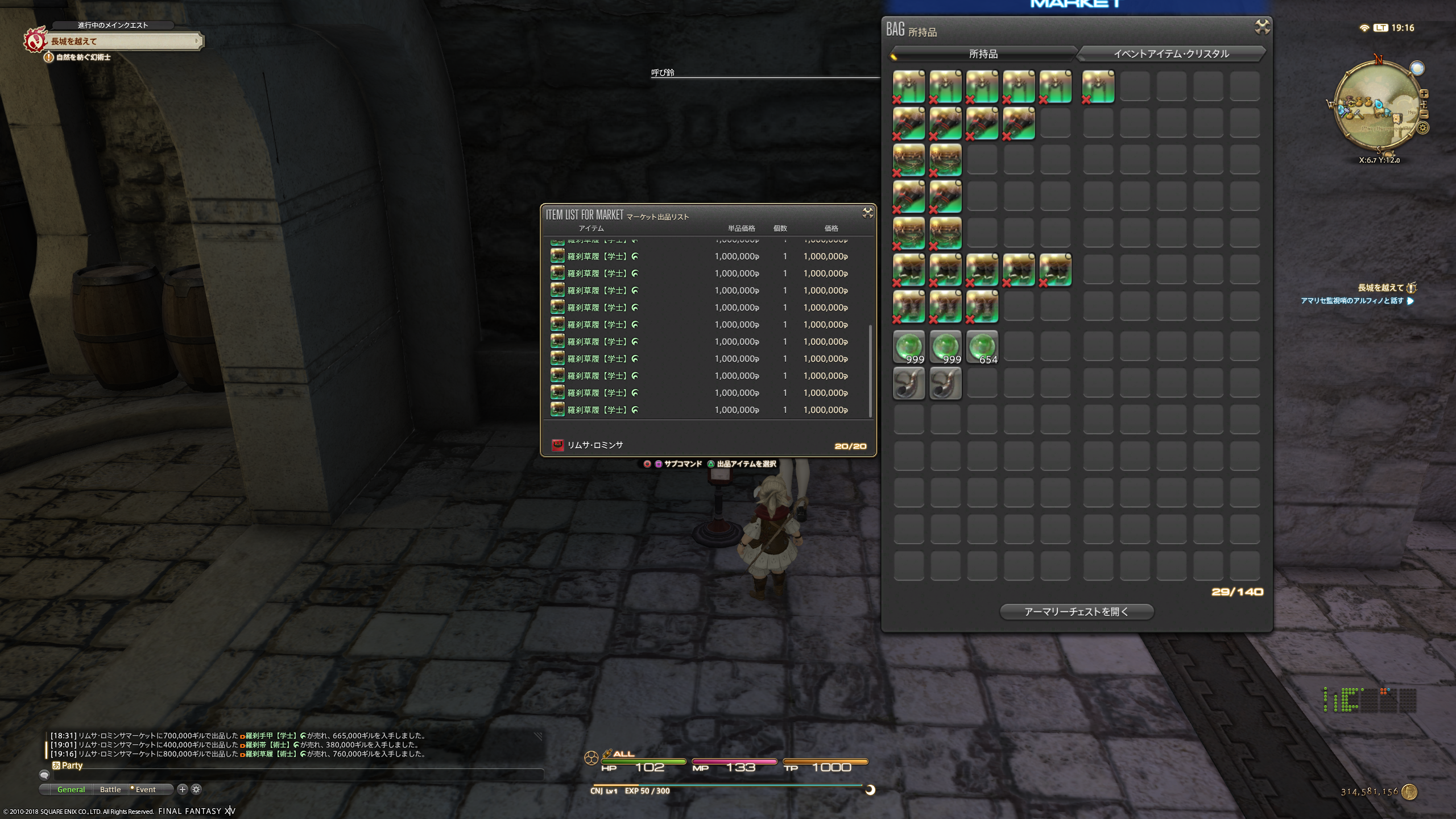
Task: Click the chat input field beside Party
Action: (x=296, y=775)
